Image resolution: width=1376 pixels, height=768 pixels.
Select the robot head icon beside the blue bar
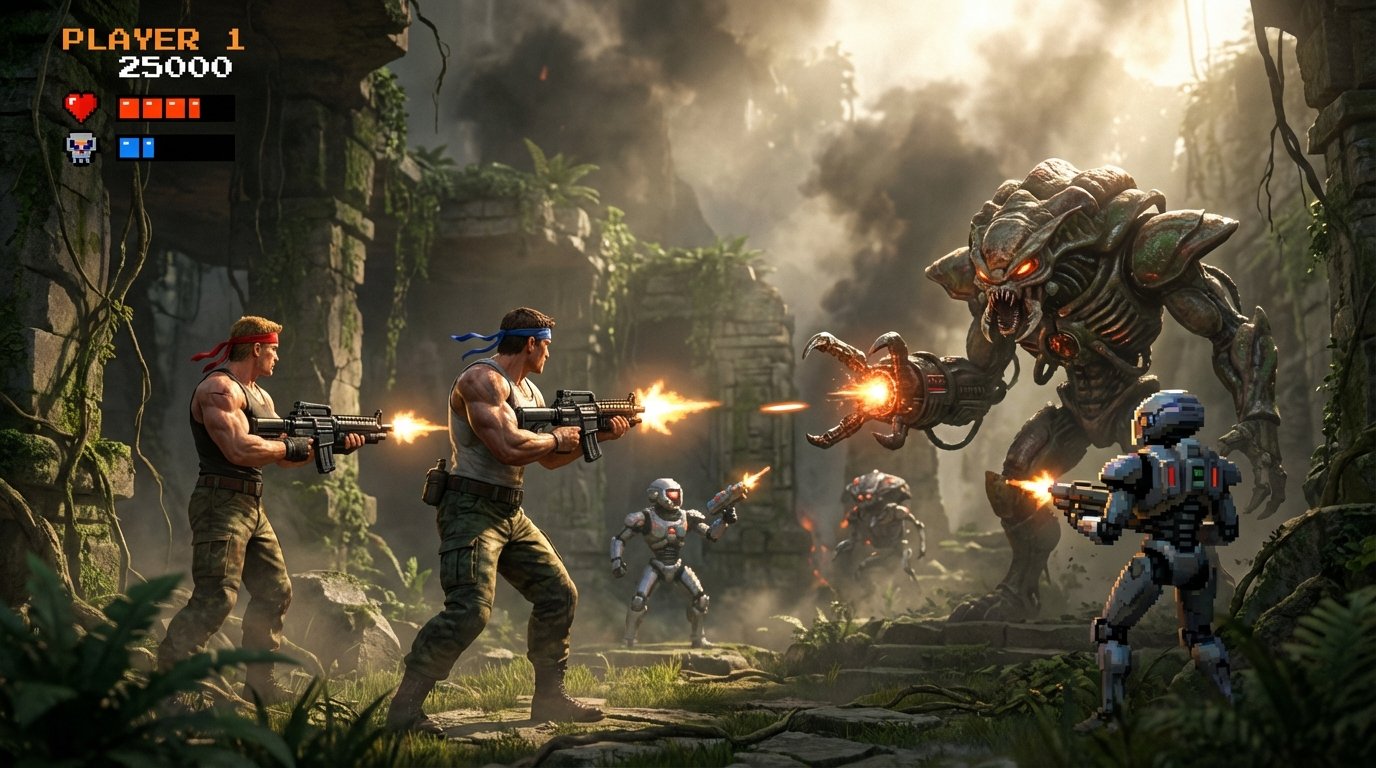click(81, 147)
